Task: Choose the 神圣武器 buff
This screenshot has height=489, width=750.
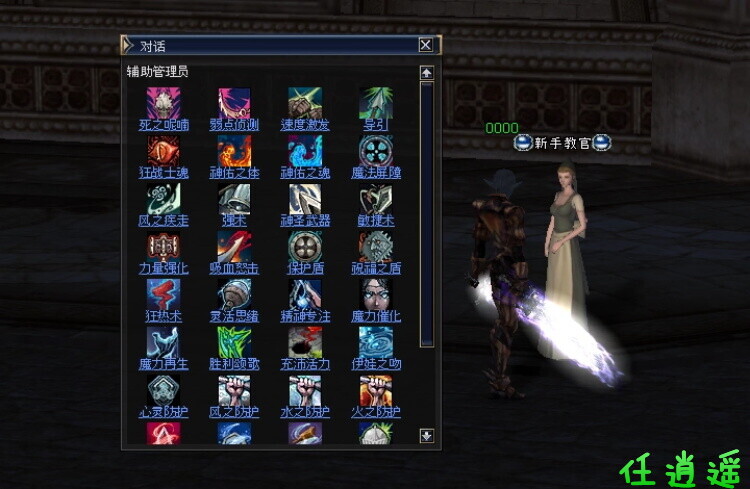Action: (x=305, y=198)
